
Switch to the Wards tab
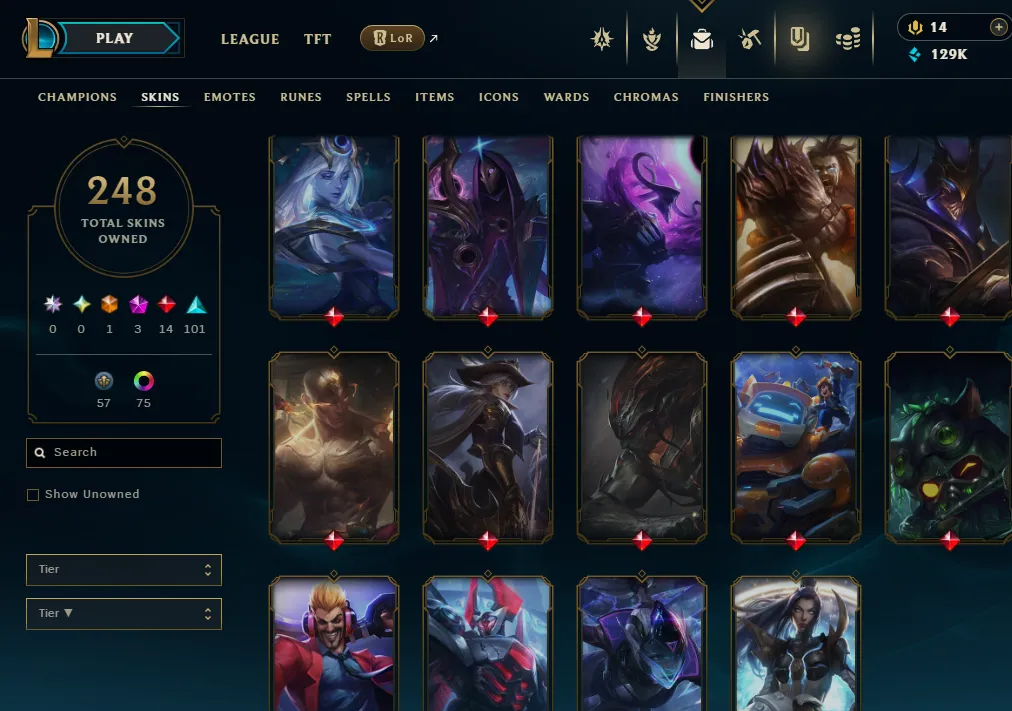[x=566, y=97]
